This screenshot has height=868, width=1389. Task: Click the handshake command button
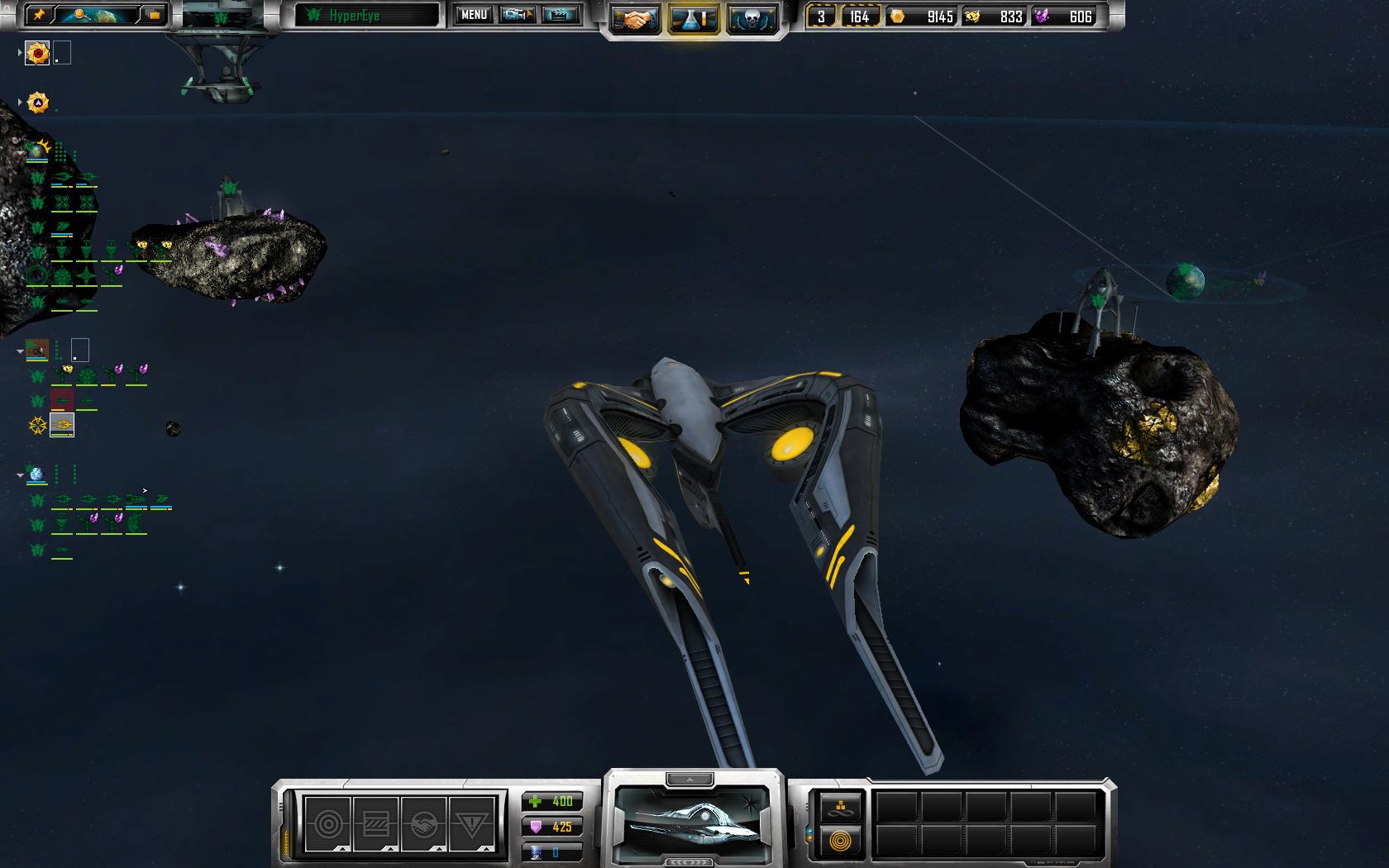pos(423,824)
